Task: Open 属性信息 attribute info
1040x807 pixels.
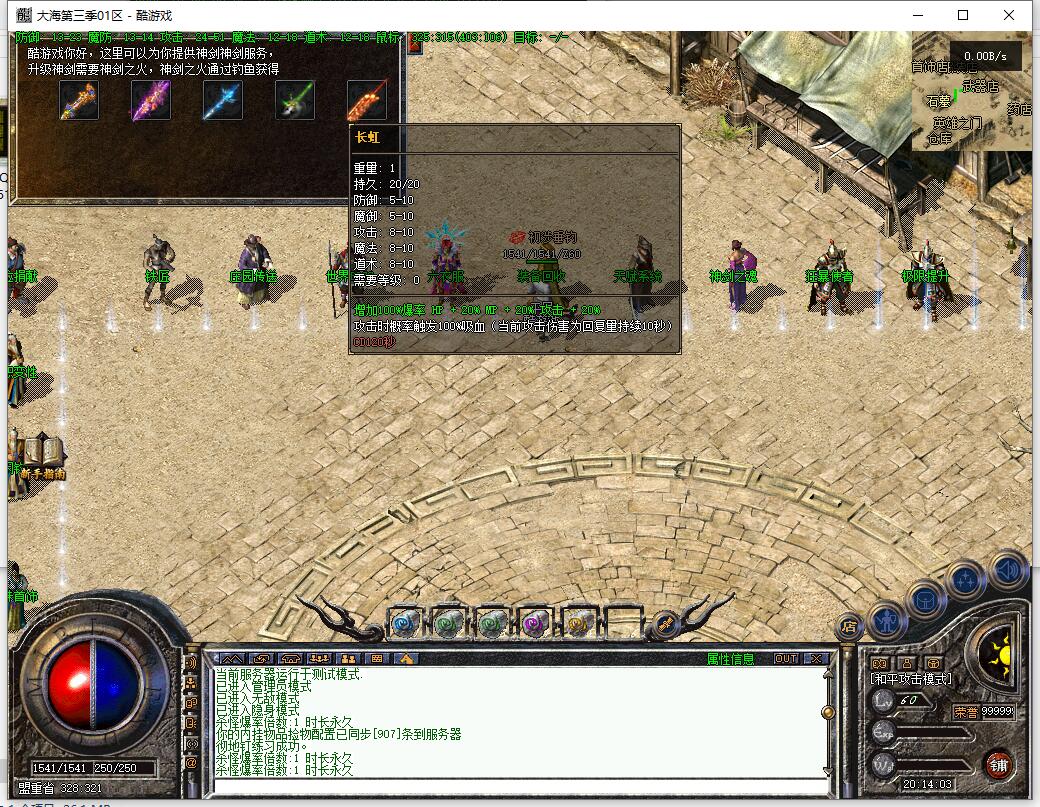Action: tap(731, 659)
